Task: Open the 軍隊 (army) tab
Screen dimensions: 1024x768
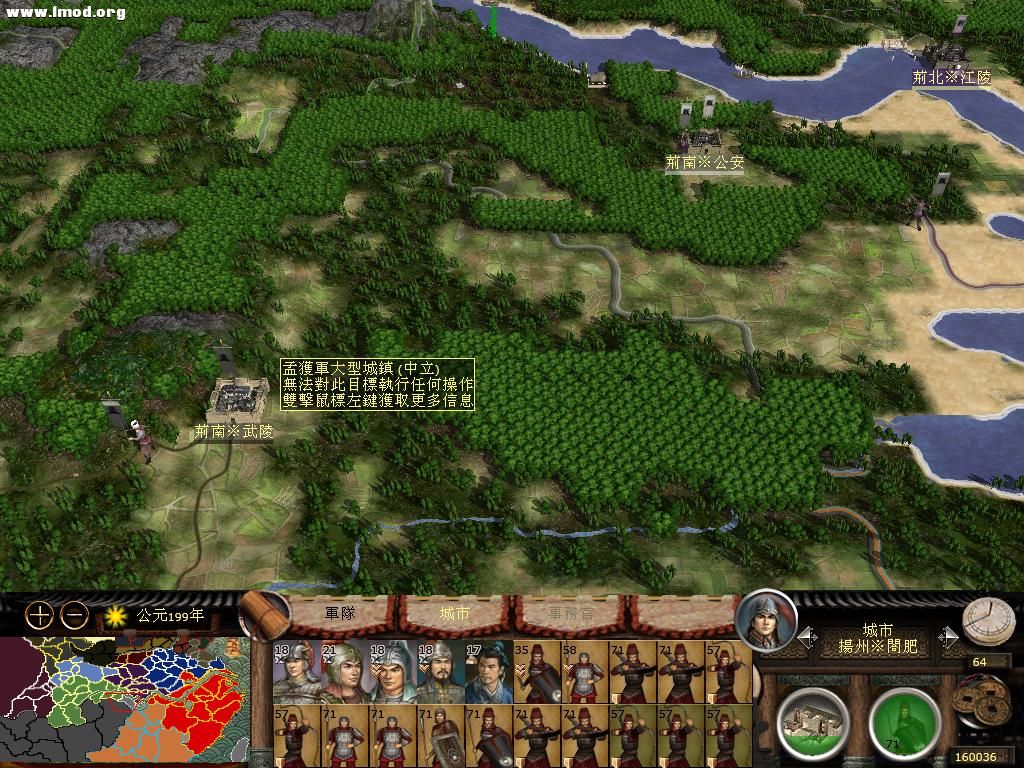Action: point(340,613)
